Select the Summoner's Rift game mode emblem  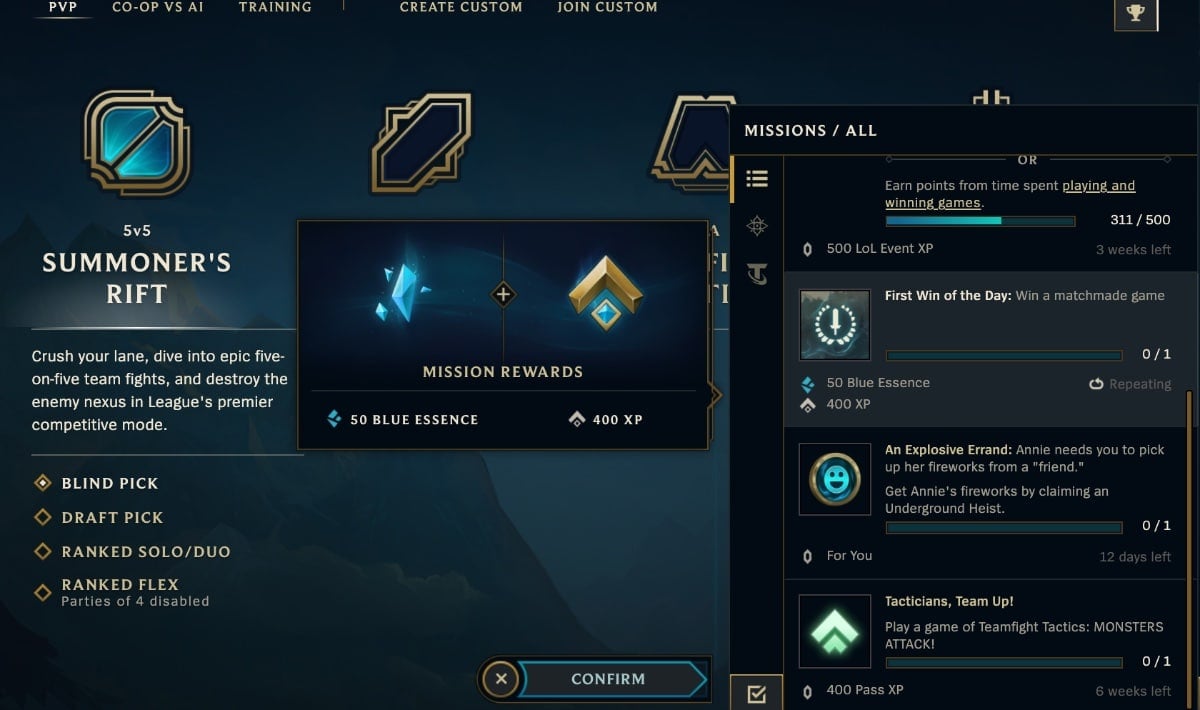[x=136, y=143]
